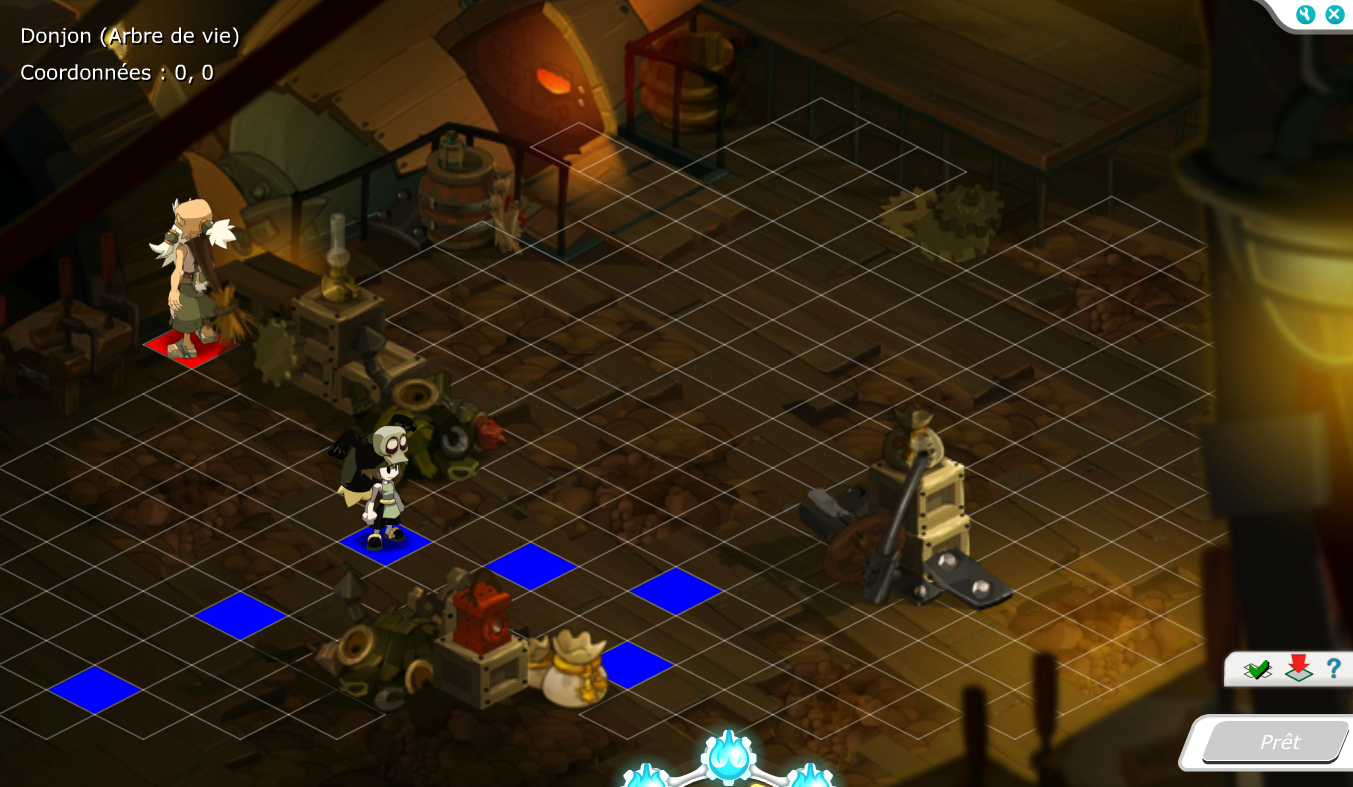This screenshot has width=1353, height=787.
Task: Close the window with the X icon
Action: [x=1334, y=14]
